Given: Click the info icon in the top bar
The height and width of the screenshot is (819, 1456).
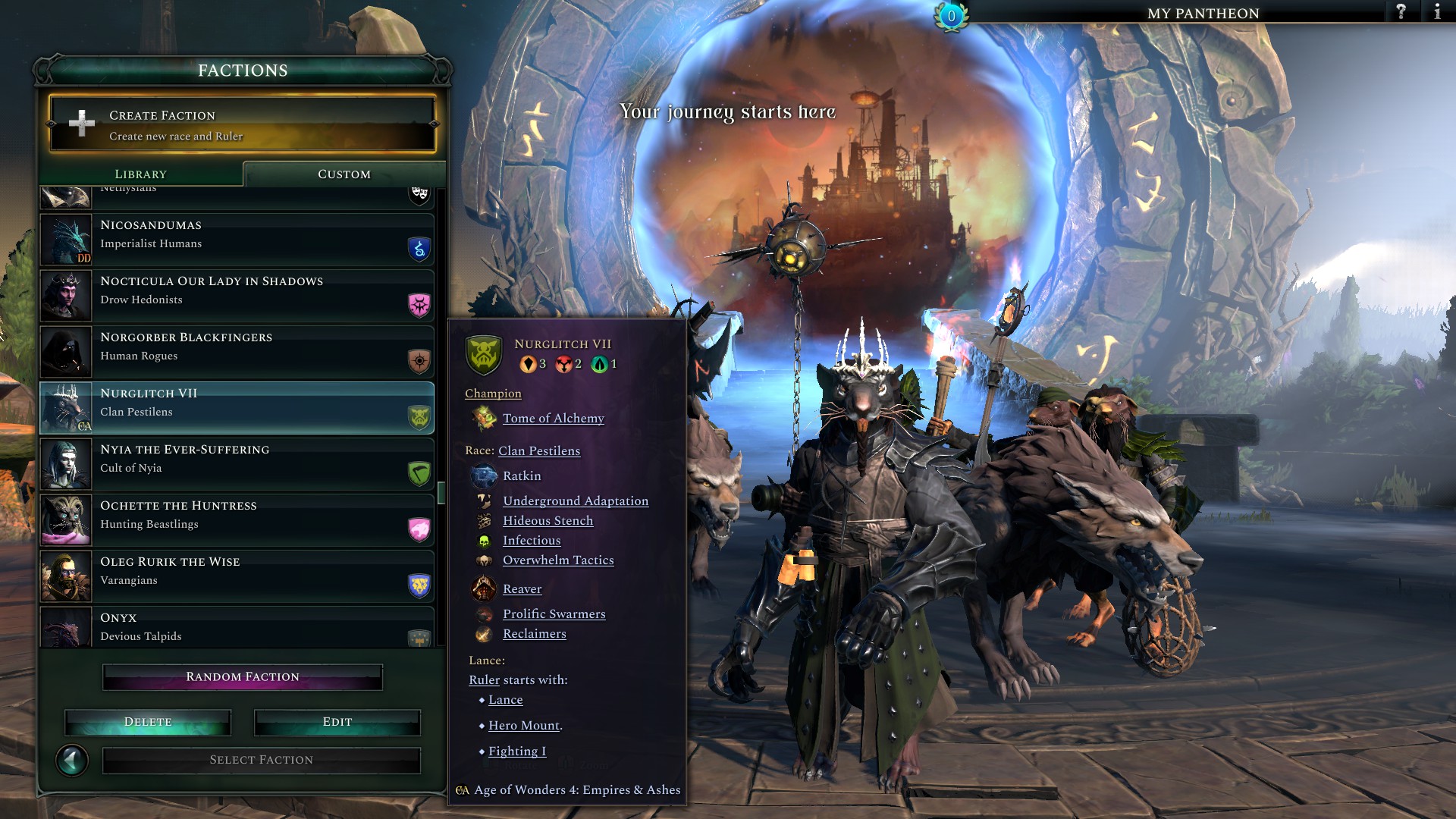Looking at the screenshot, I should click(x=1437, y=12).
